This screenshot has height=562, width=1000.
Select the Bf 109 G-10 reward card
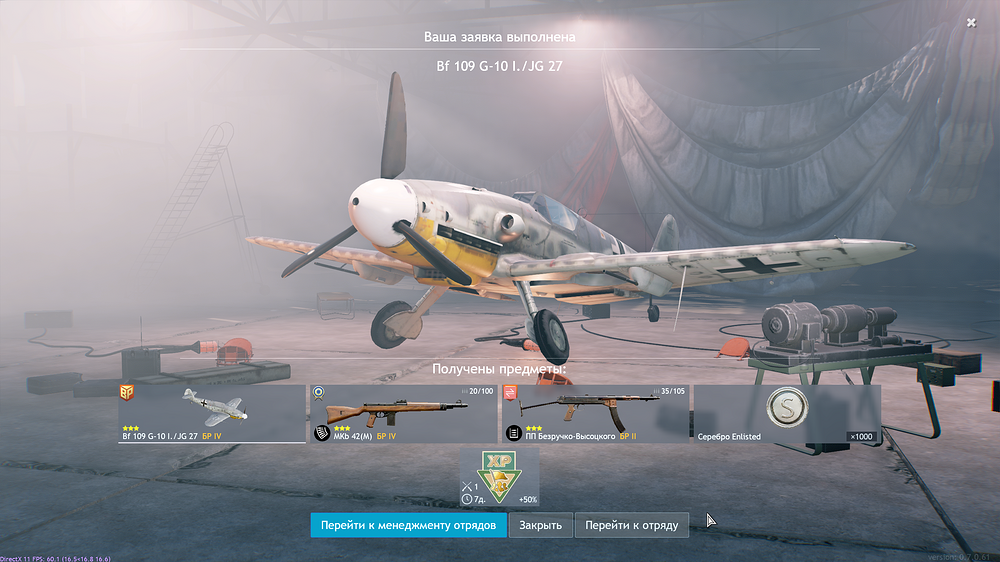tap(212, 413)
